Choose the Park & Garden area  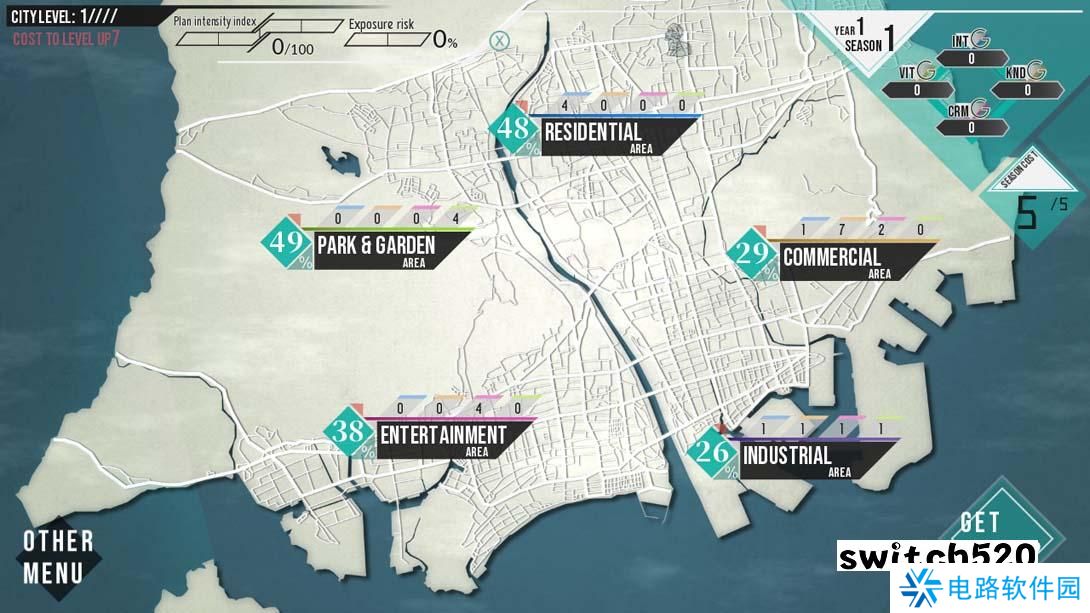(x=376, y=246)
